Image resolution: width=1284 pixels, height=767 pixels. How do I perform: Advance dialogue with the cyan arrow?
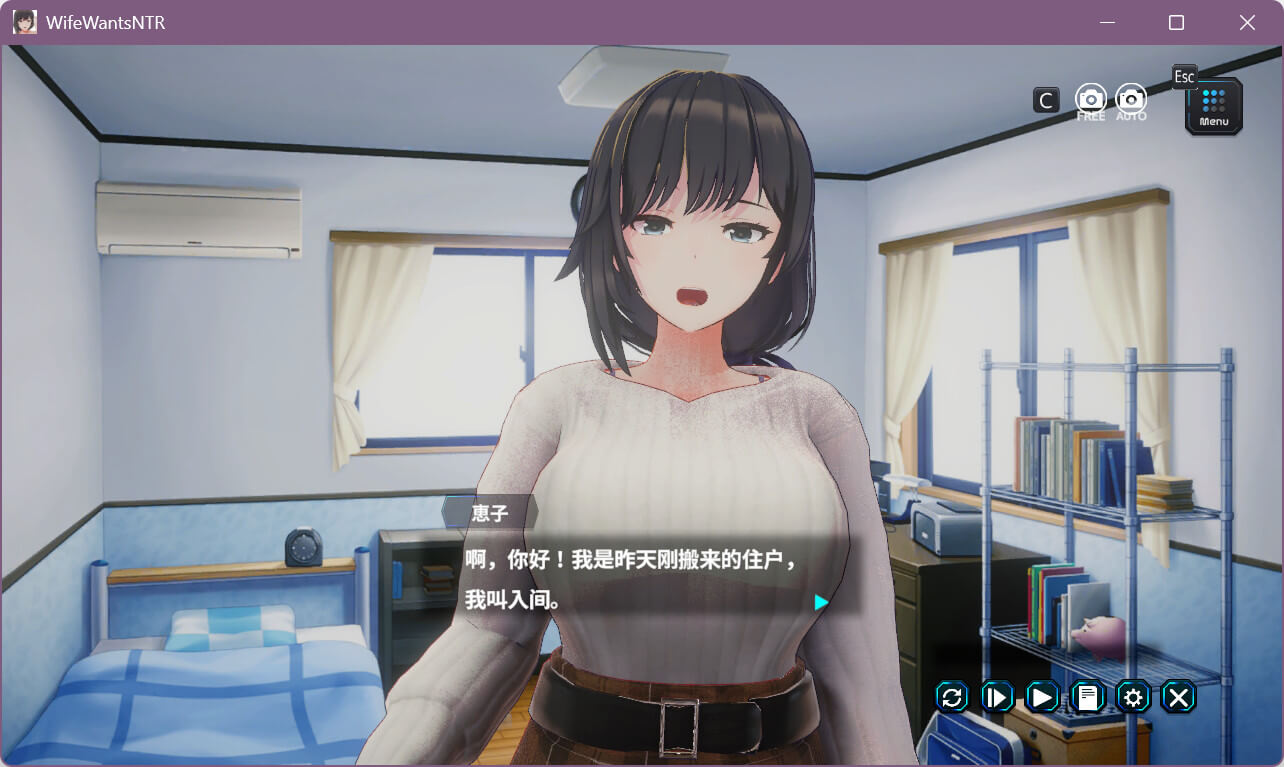pyautogui.click(x=821, y=602)
